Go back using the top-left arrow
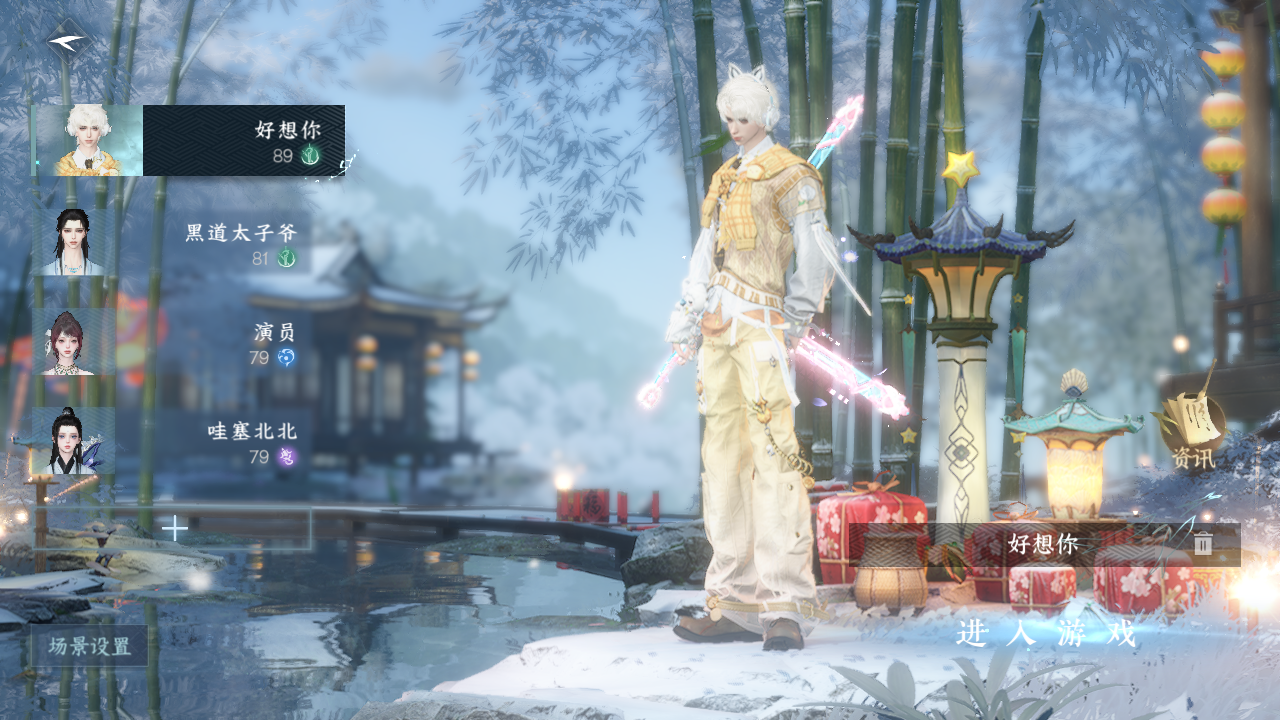This screenshot has height=720, width=1280. pos(68,42)
